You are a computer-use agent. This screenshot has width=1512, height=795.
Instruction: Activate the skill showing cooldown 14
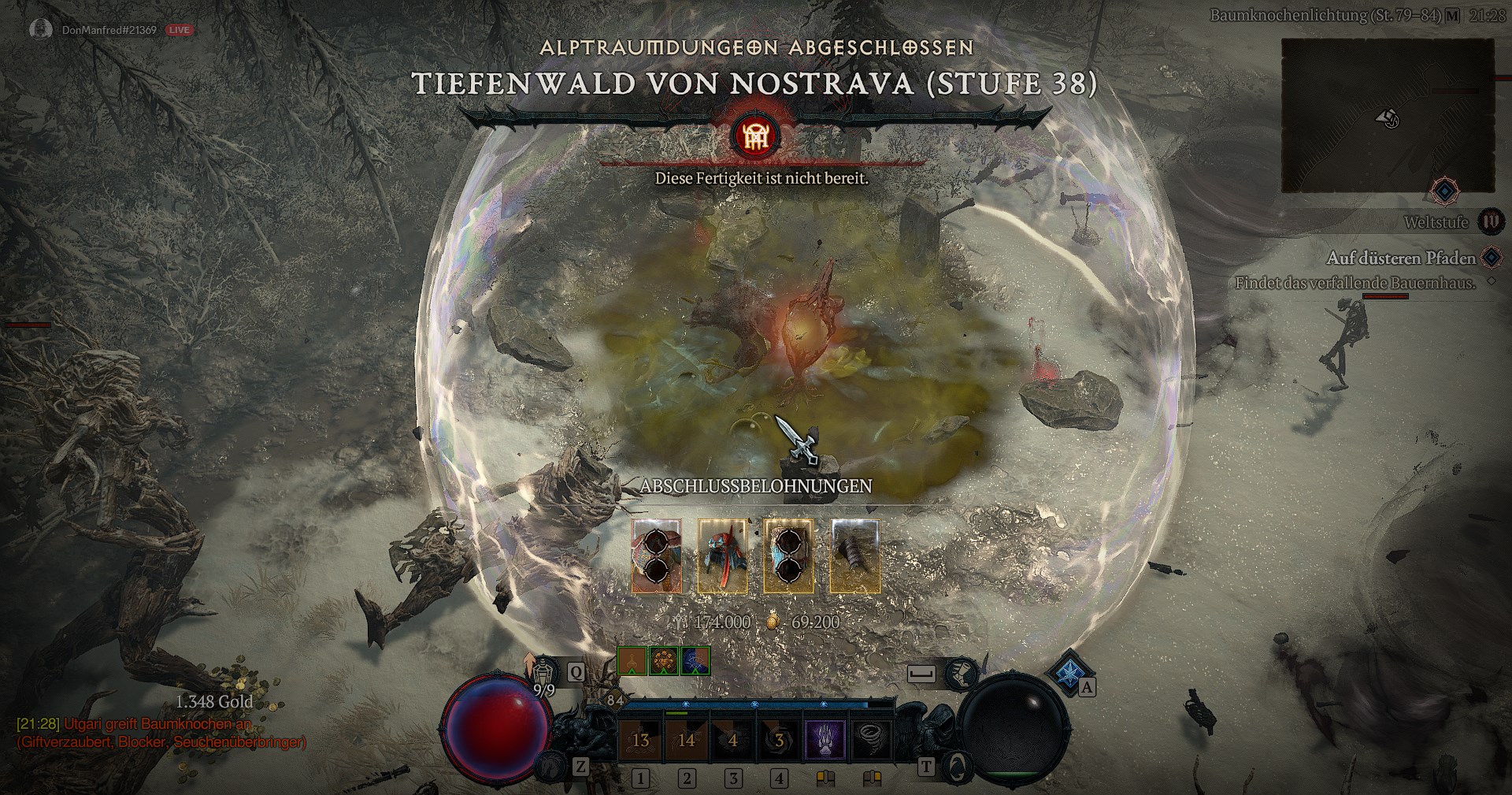tap(687, 740)
